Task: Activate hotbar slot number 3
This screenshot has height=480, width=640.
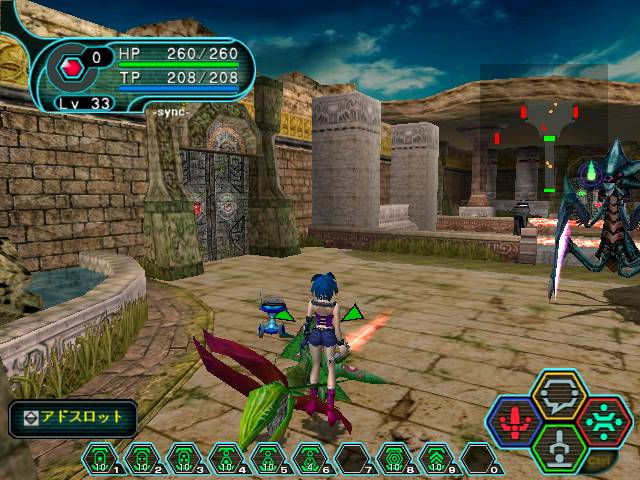Action: coord(183,459)
